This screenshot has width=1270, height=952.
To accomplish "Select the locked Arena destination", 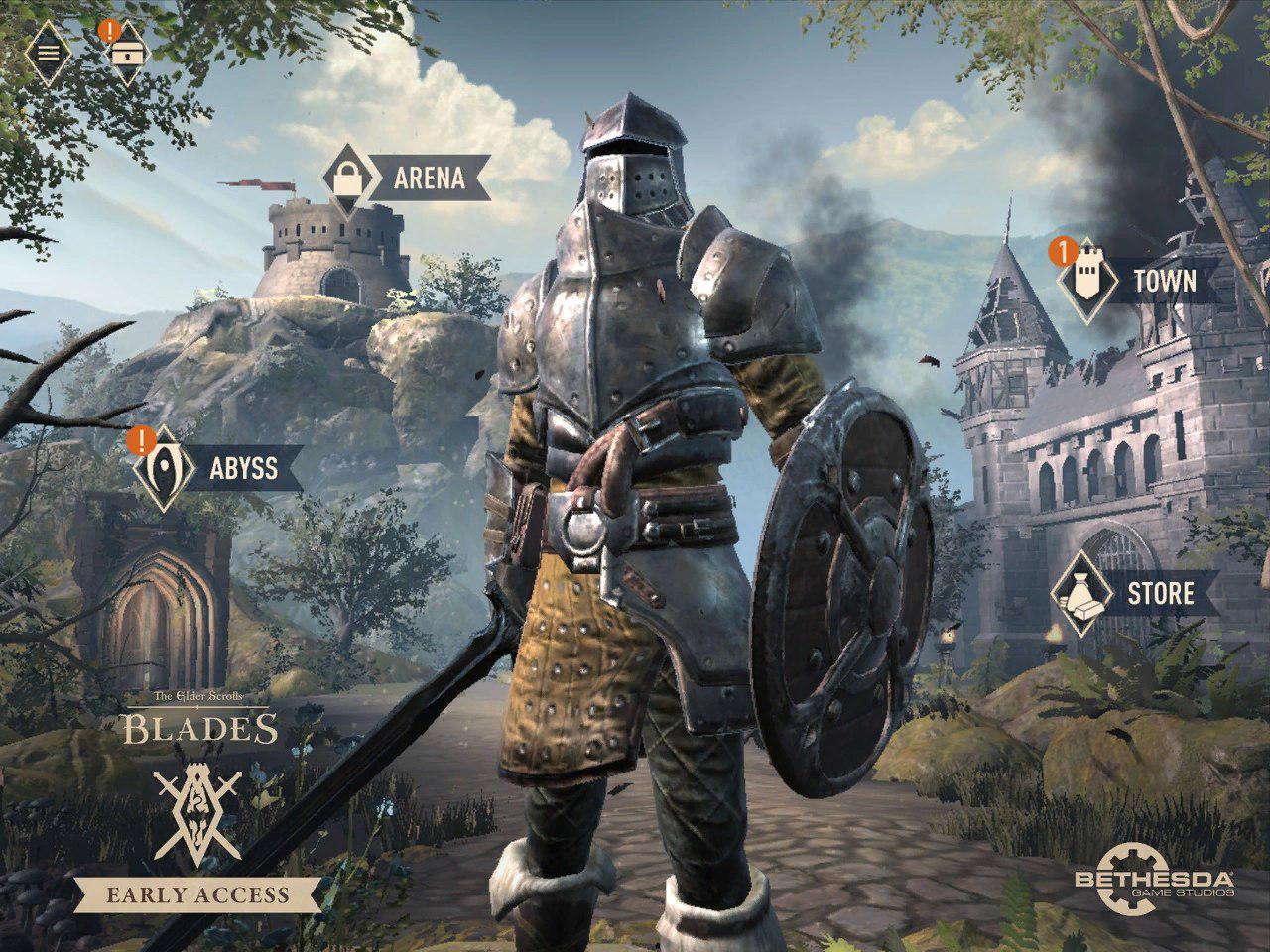I will 407,178.
